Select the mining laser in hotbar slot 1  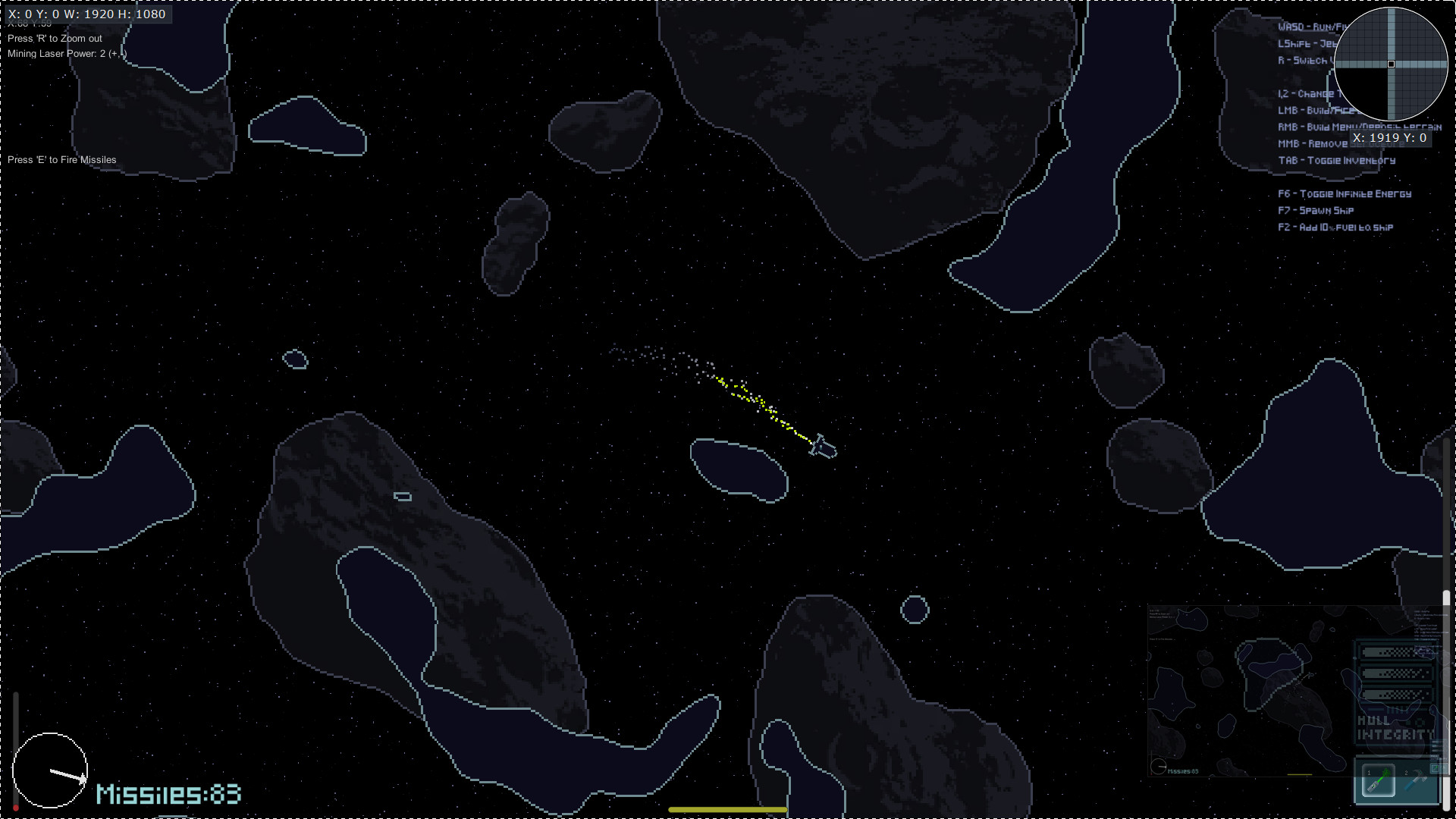tap(1379, 781)
